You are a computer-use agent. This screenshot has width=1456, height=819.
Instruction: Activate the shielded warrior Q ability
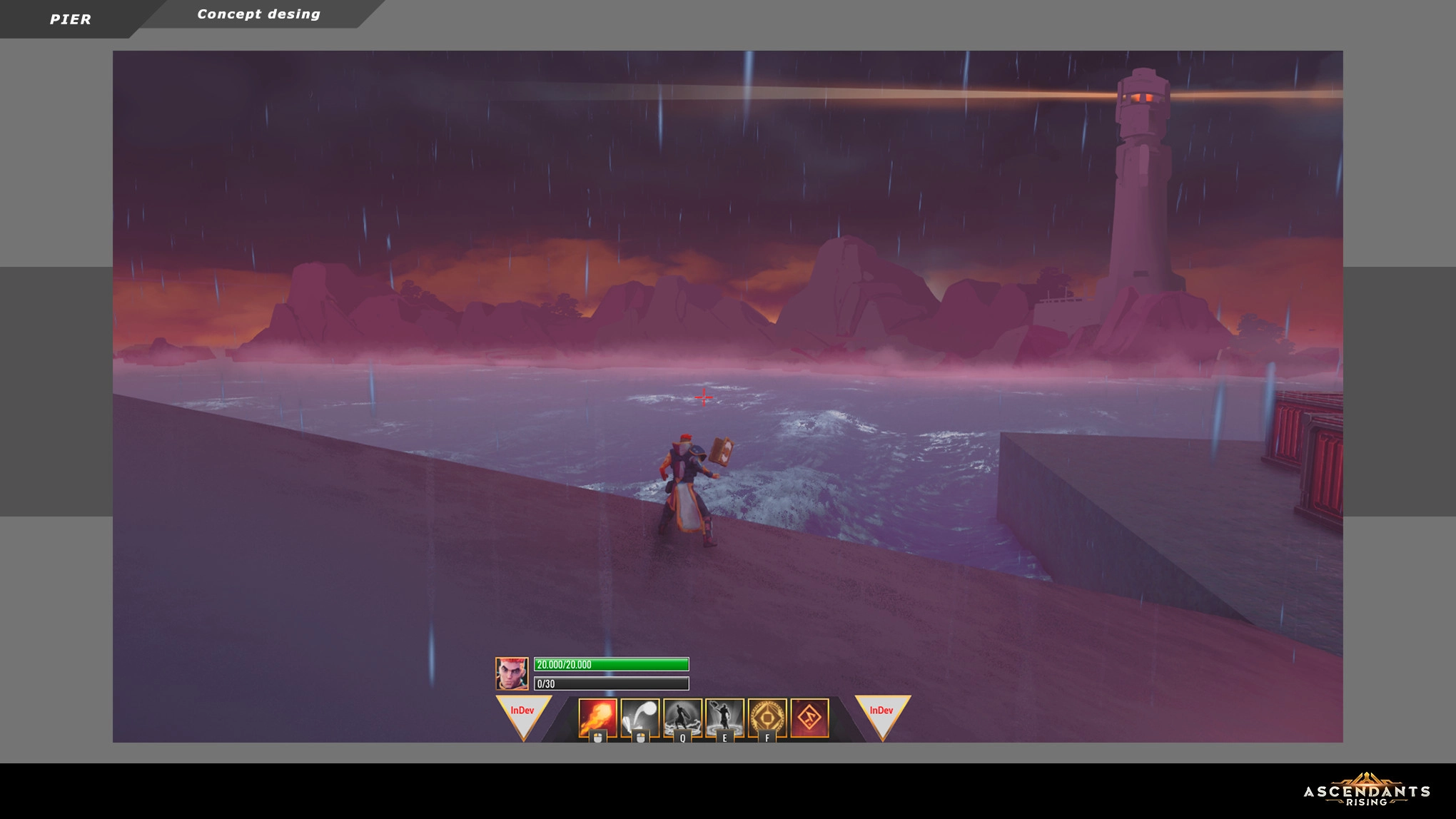click(x=682, y=717)
